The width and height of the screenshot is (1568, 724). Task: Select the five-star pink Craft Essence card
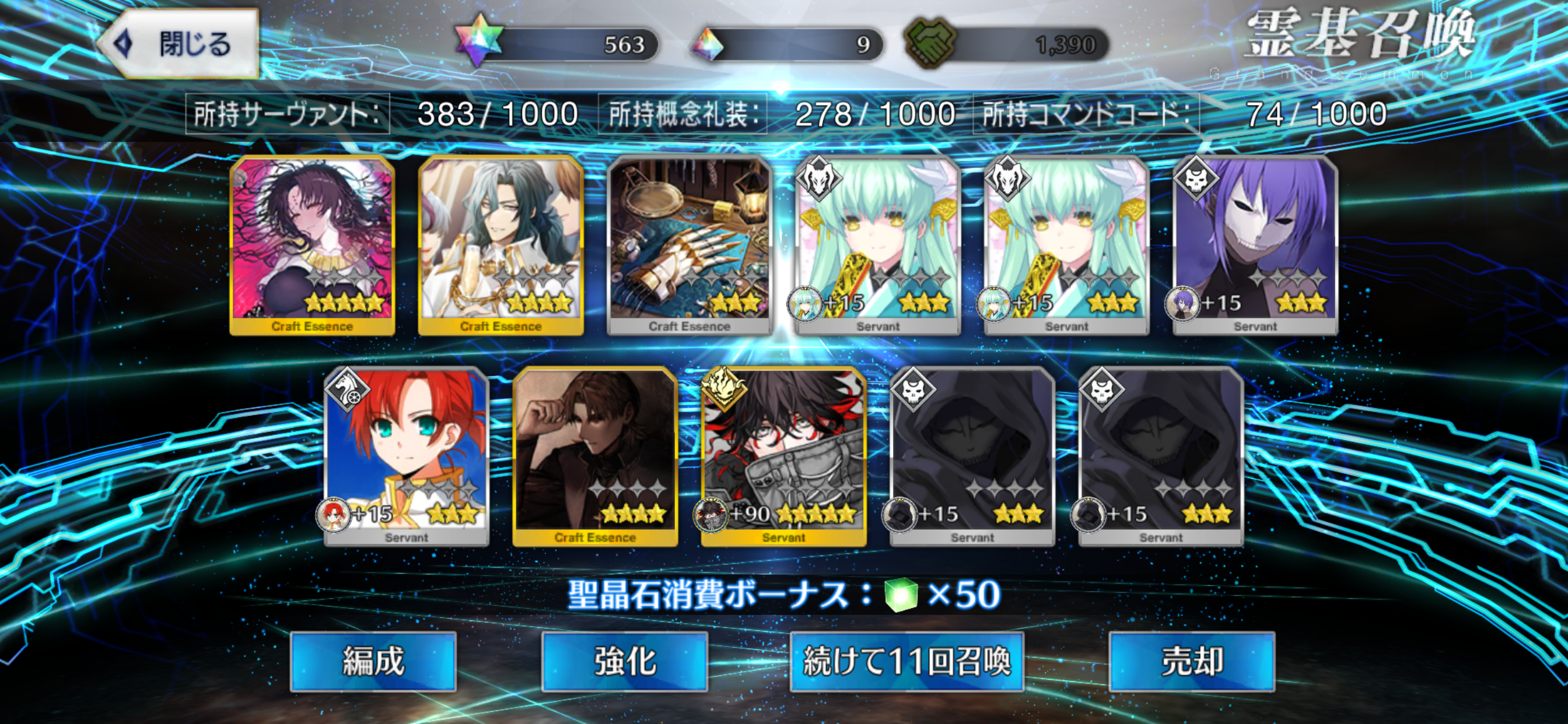(x=312, y=243)
